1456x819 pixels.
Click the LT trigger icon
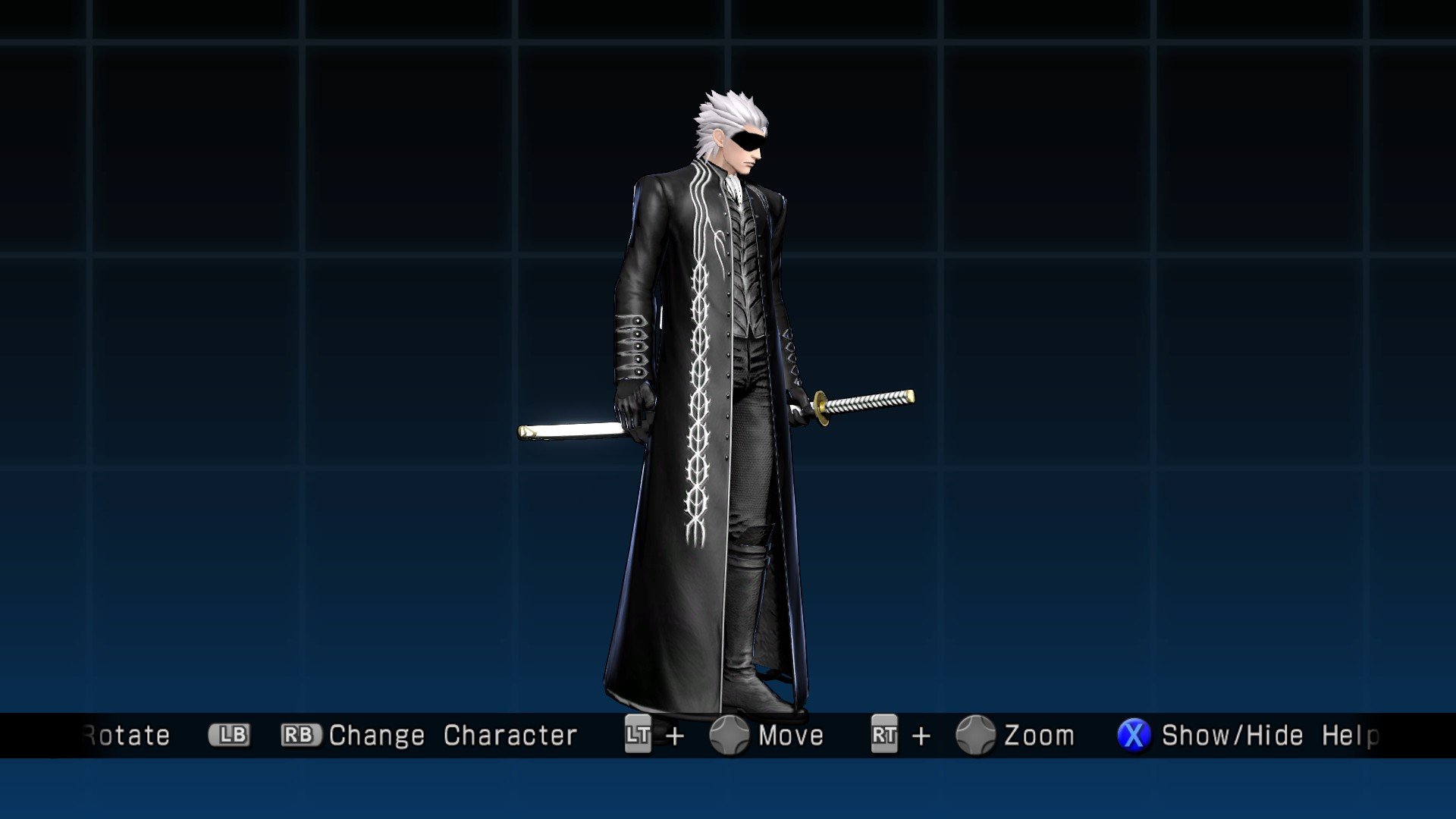click(639, 734)
